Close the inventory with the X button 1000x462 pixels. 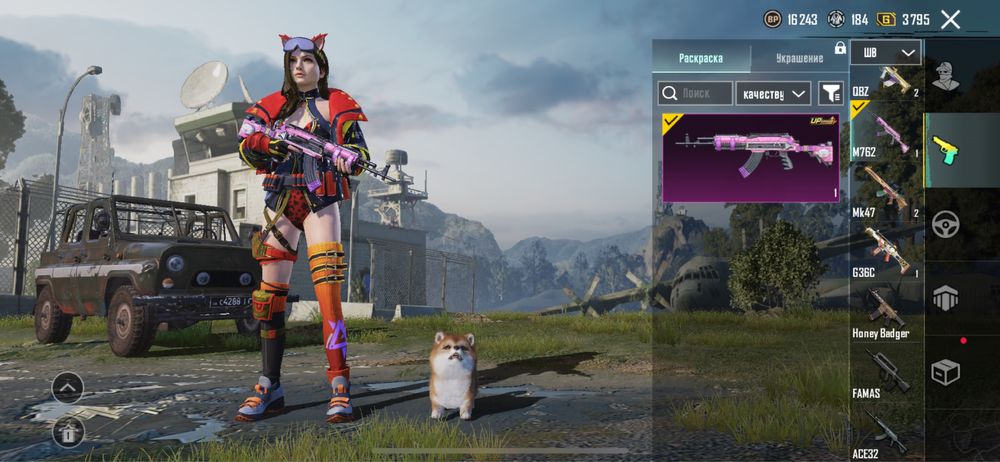950,19
